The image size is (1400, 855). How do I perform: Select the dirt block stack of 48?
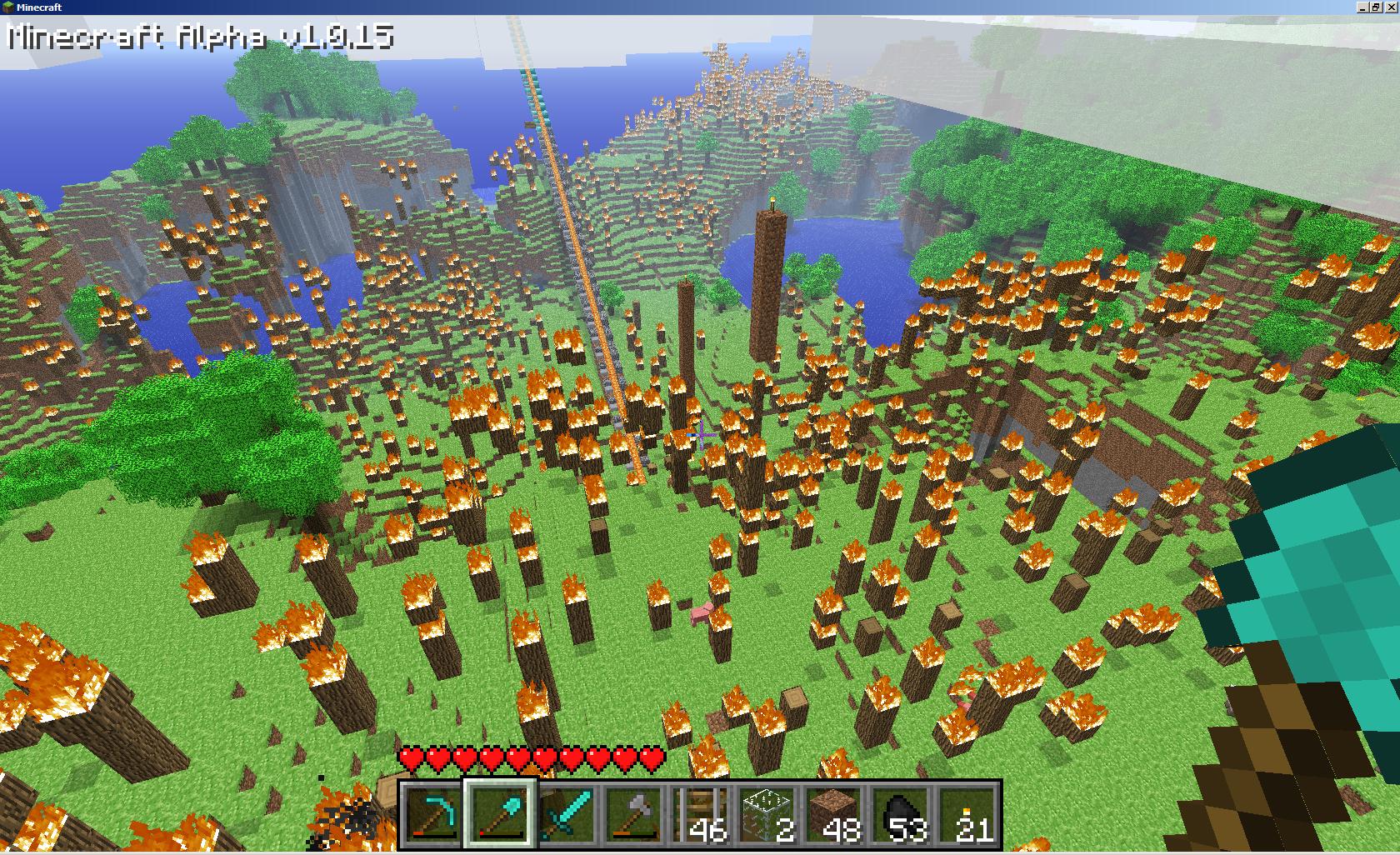point(834,814)
